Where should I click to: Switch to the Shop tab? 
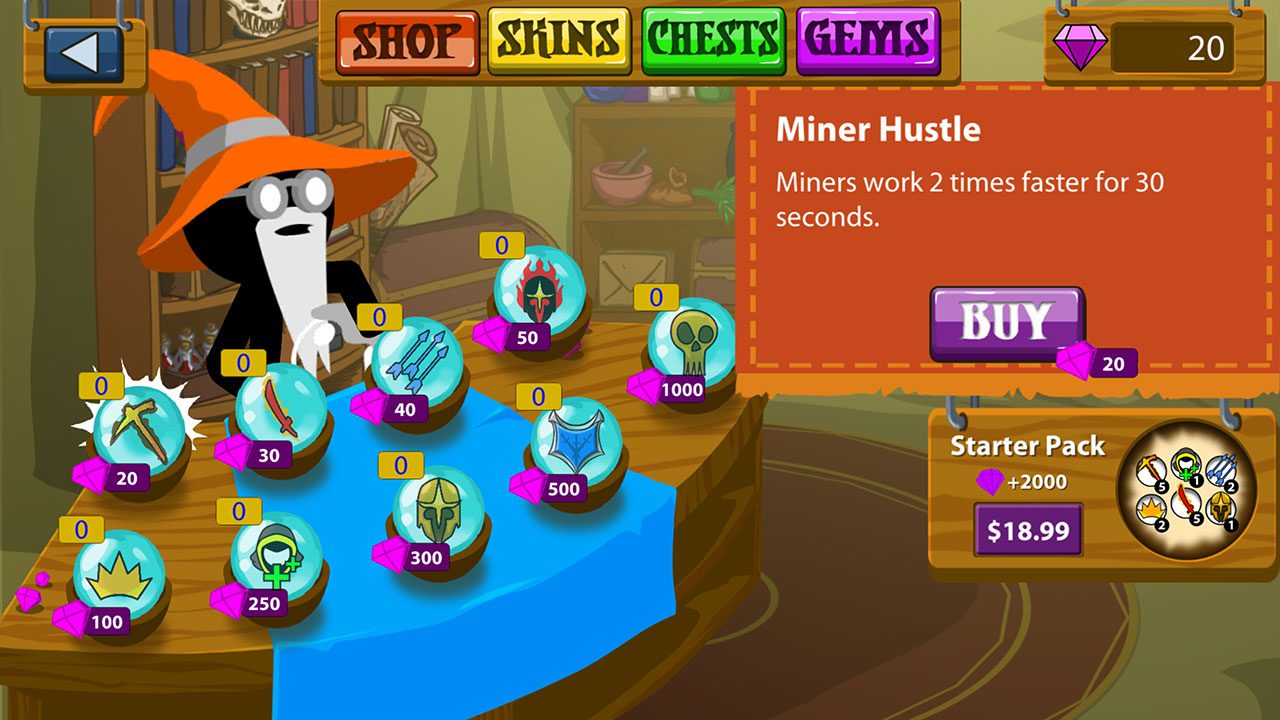[x=406, y=41]
